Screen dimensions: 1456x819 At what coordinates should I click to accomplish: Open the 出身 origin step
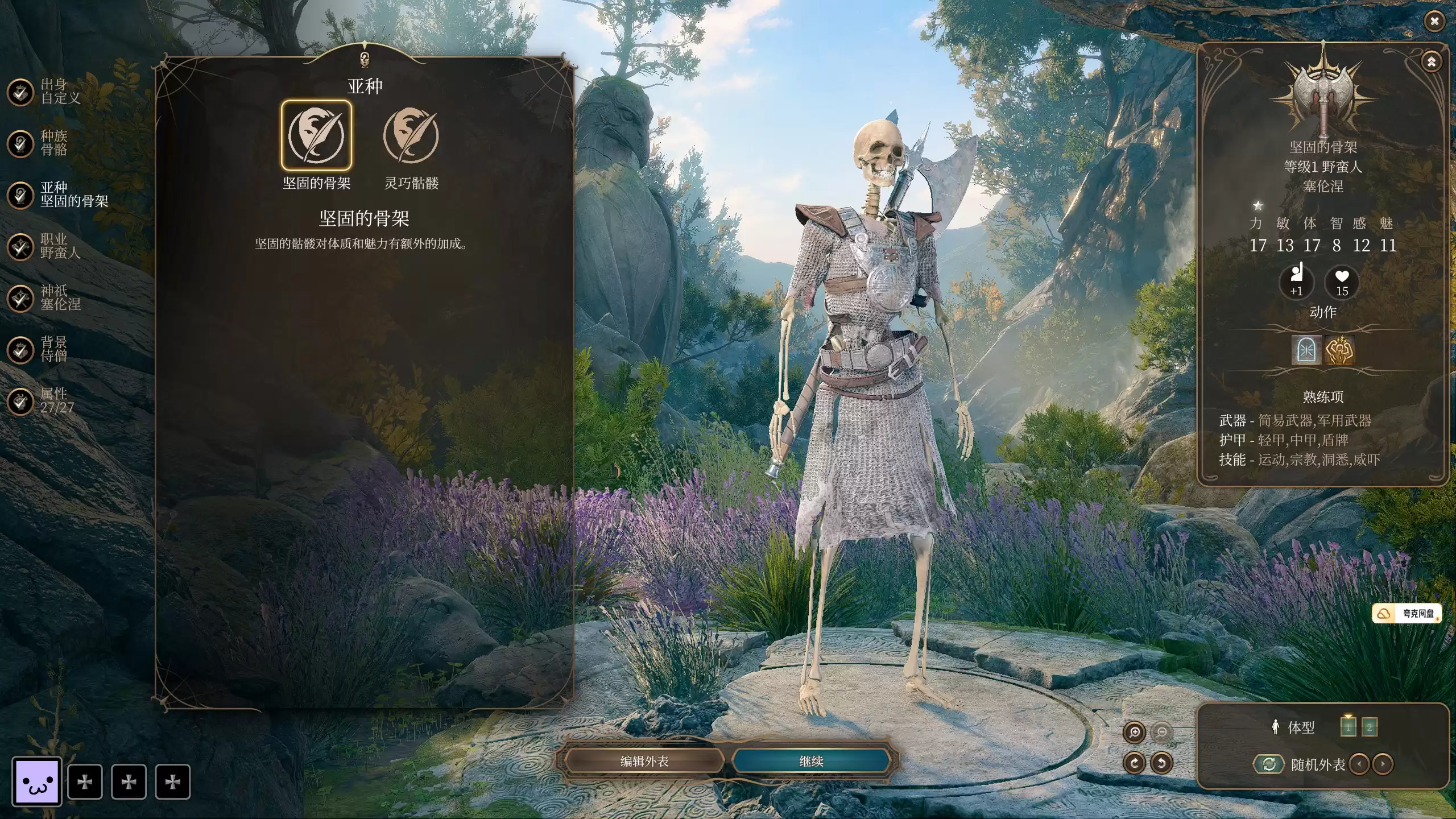coord(20,92)
